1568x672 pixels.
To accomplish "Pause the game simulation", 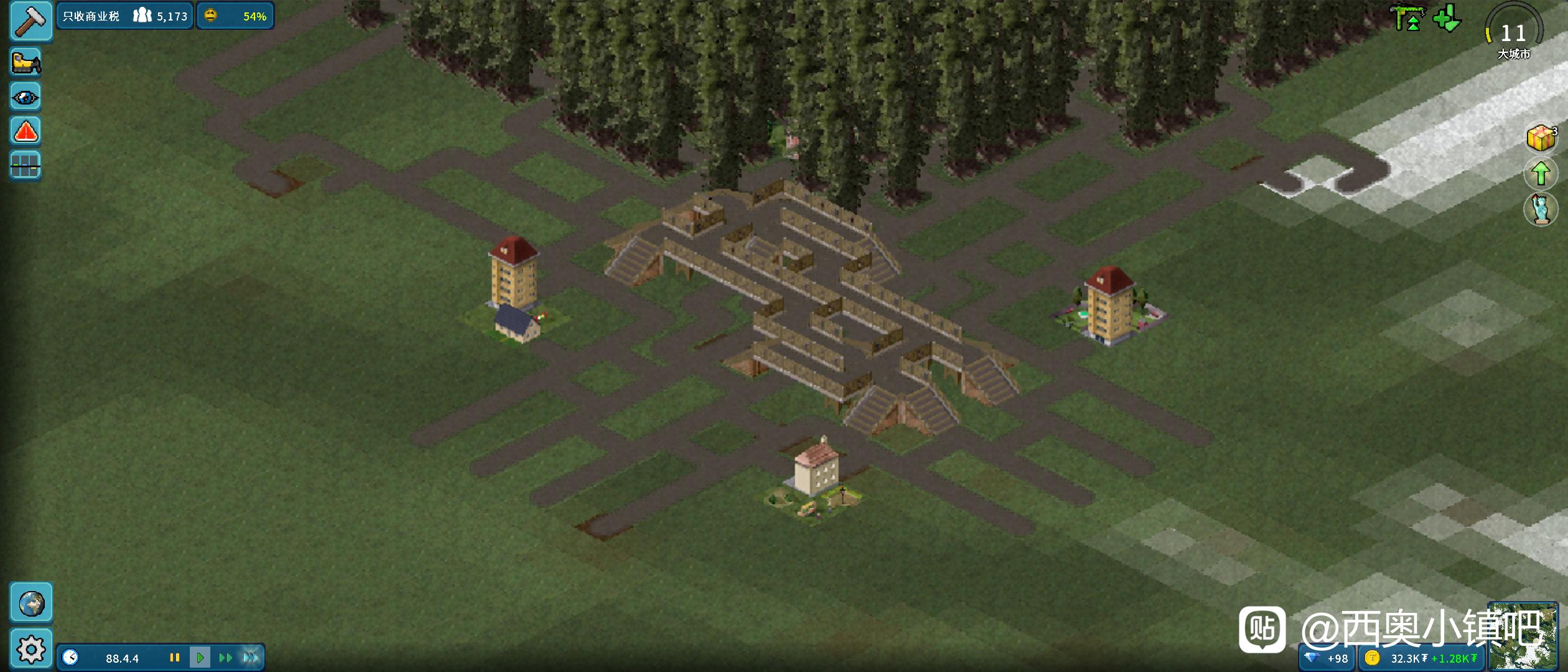I will pos(175,658).
